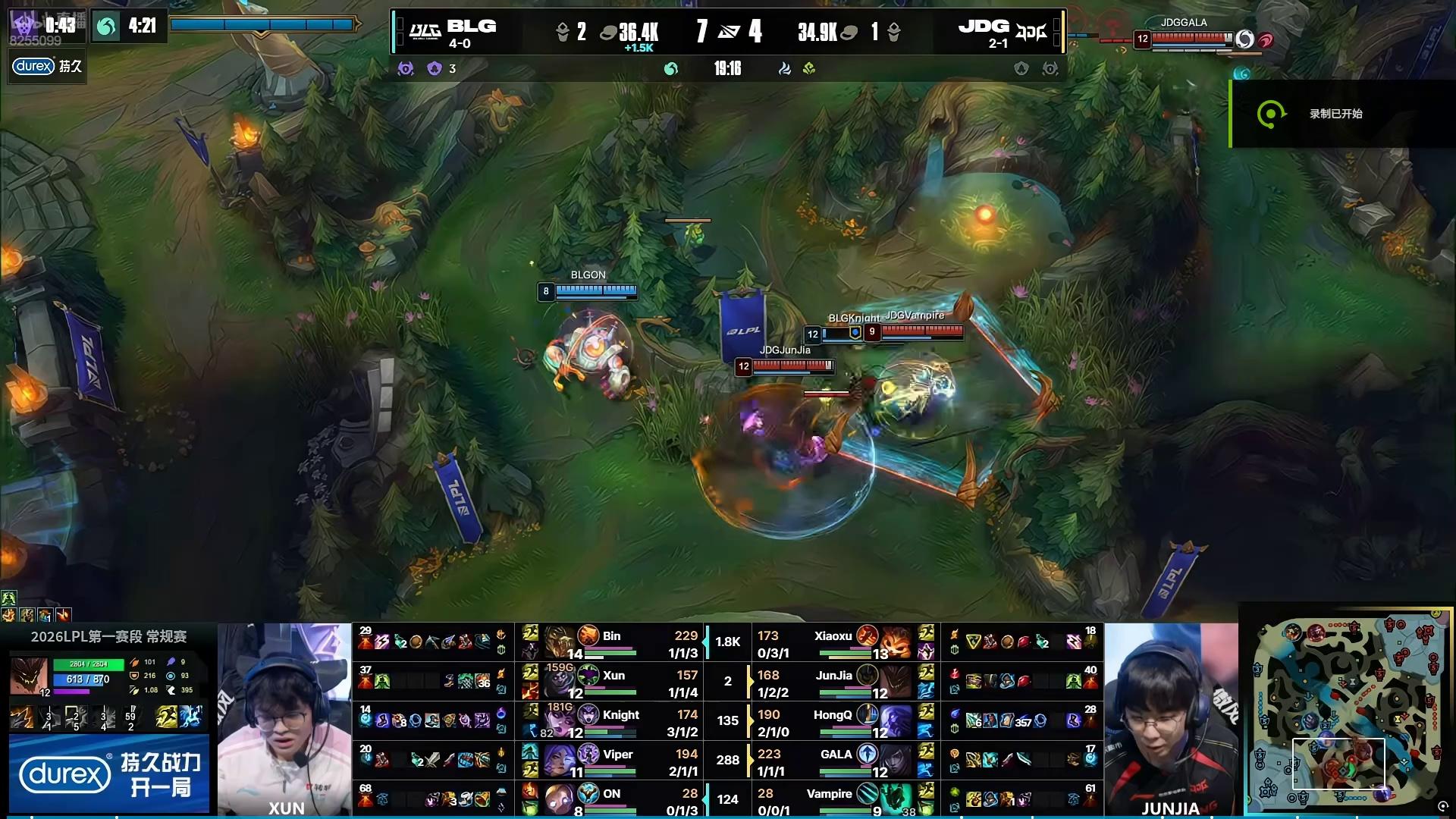Click the BLG team name on the scoreboard
The image size is (1456, 819).
[471, 27]
